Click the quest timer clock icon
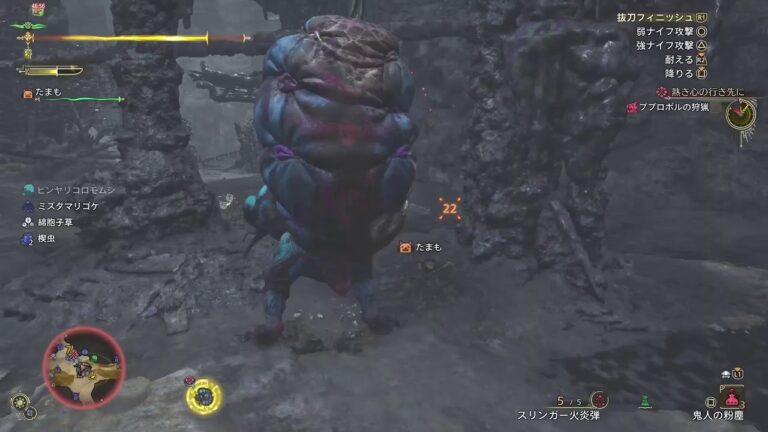The height and width of the screenshot is (432, 768). pos(740,114)
